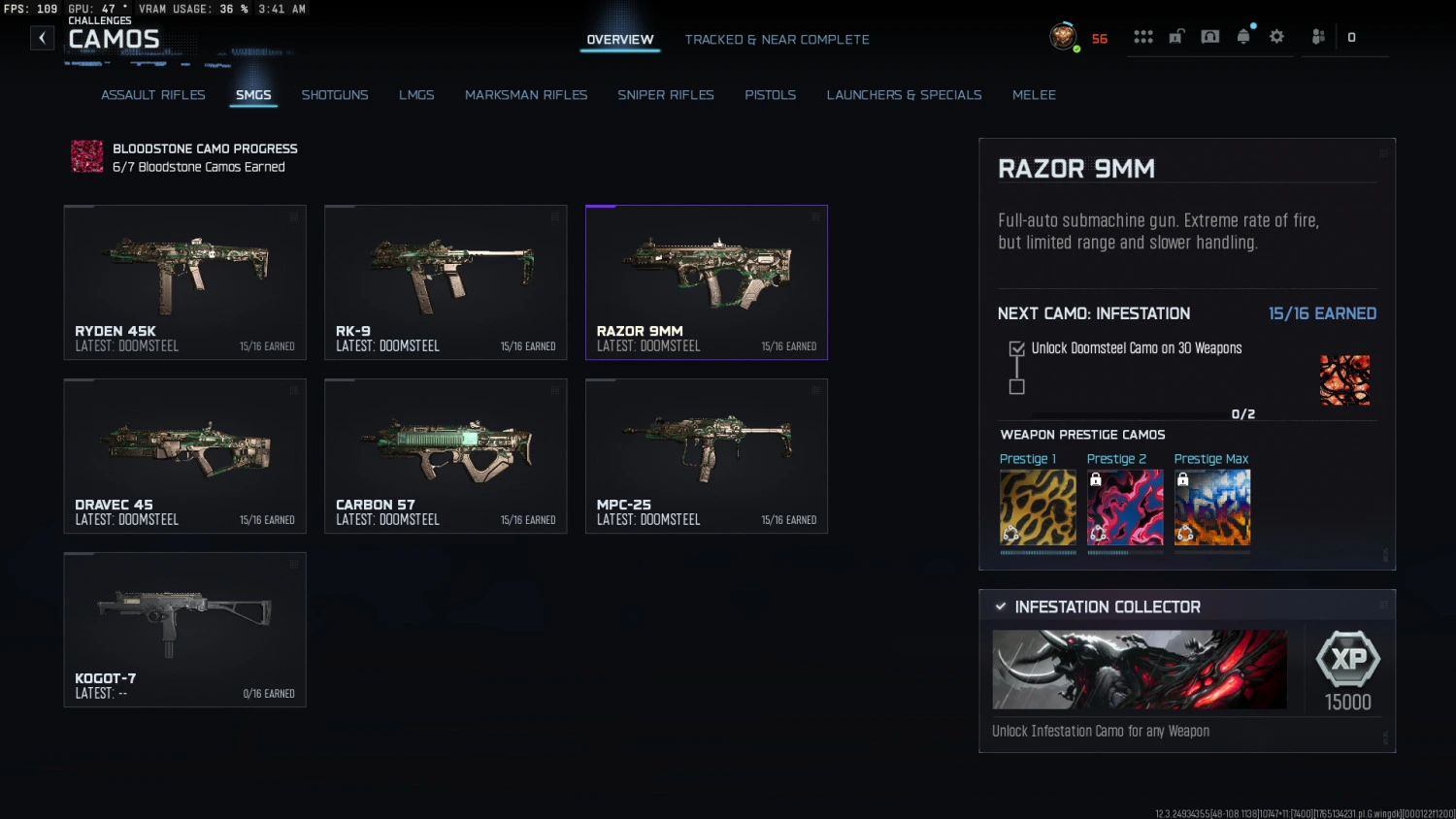Expand the Ryden 45K card corner icon
Image resolution: width=1456 pixels, height=819 pixels.
(x=294, y=215)
